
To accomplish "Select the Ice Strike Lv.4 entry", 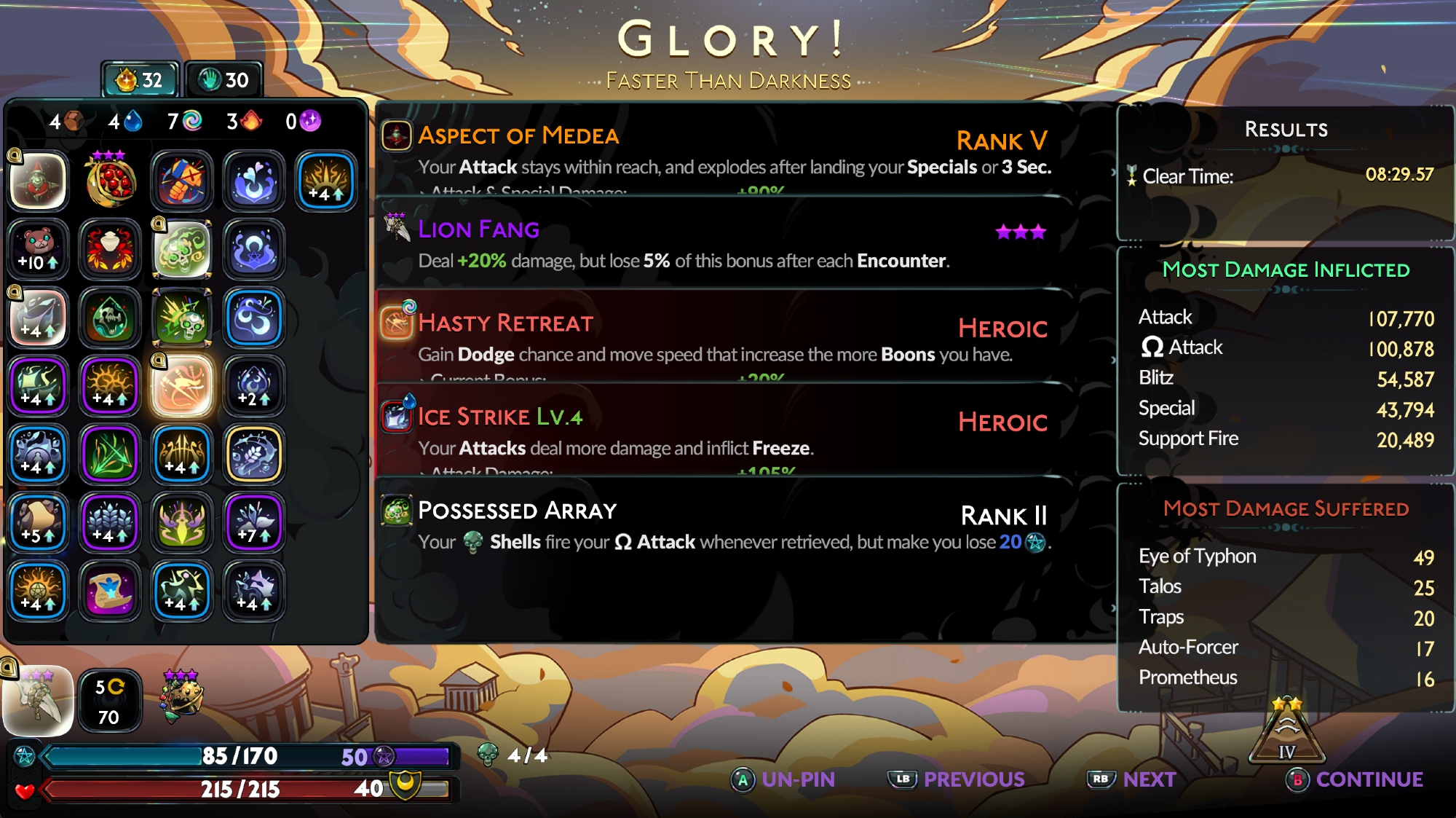I will coord(723,430).
